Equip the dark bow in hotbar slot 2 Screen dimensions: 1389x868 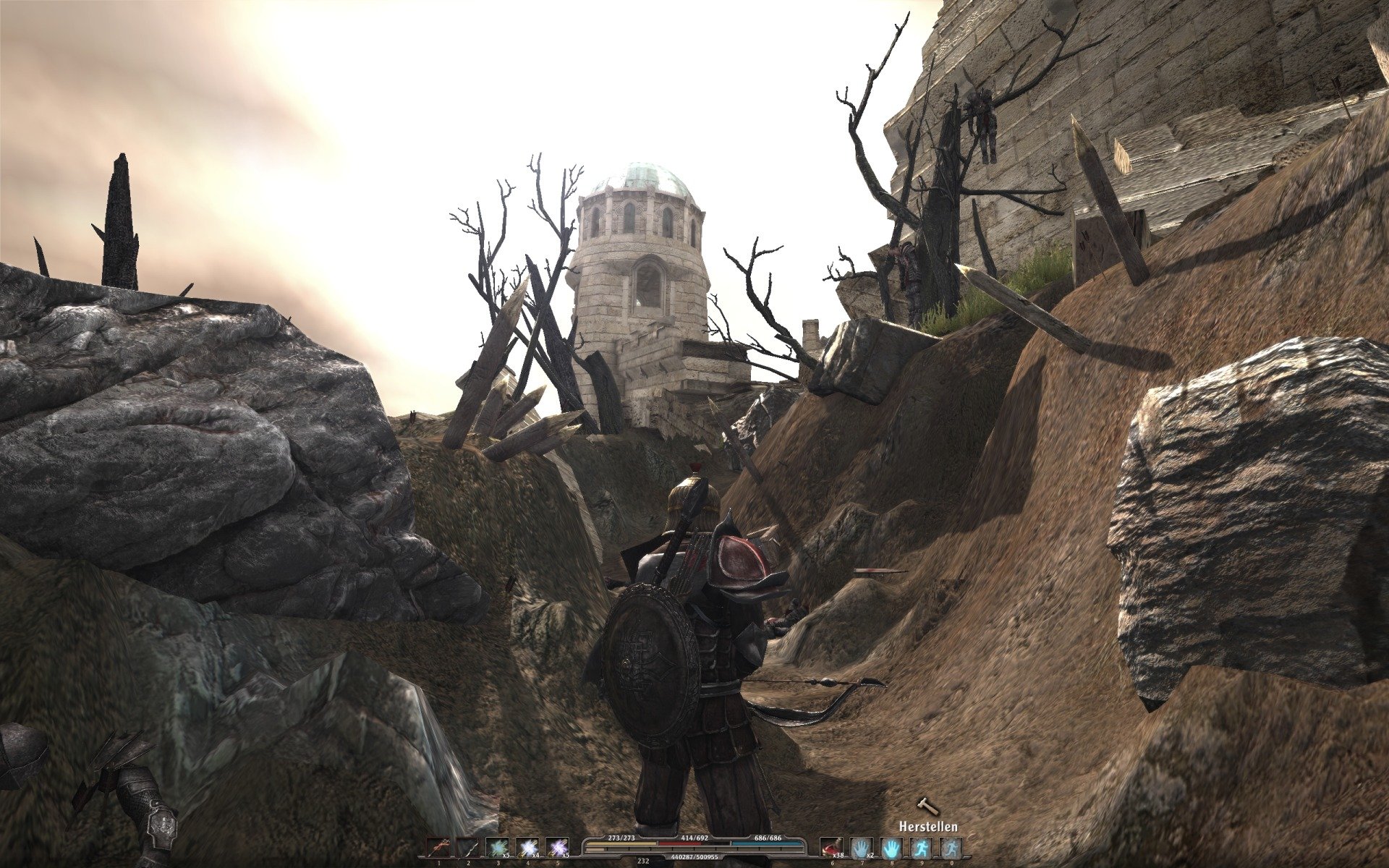tap(468, 847)
